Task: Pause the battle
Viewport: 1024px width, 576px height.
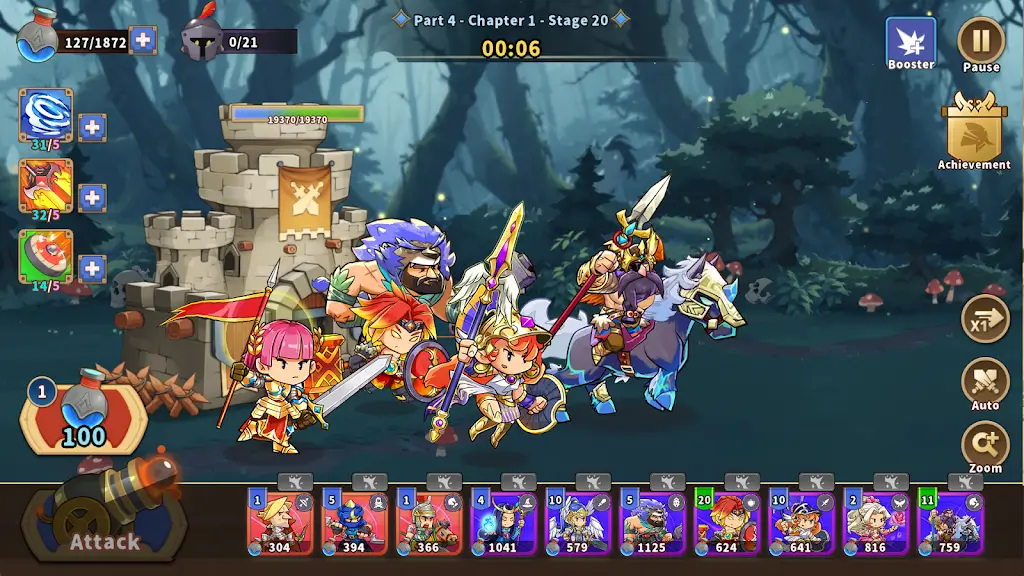Action: (981, 41)
